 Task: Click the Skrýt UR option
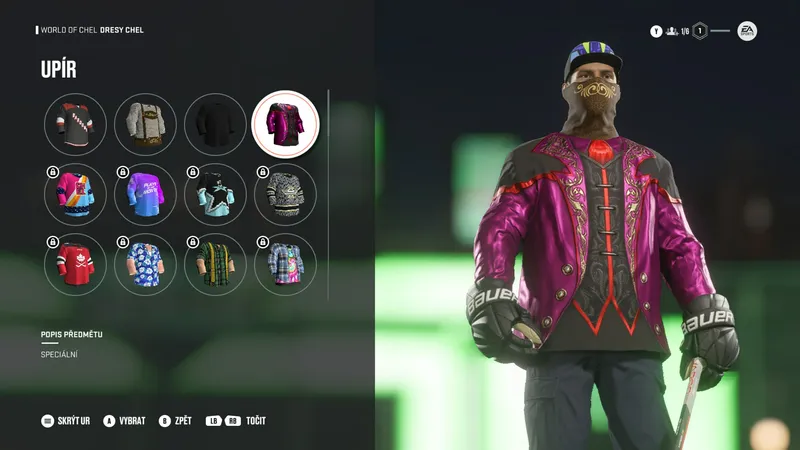tap(66, 421)
